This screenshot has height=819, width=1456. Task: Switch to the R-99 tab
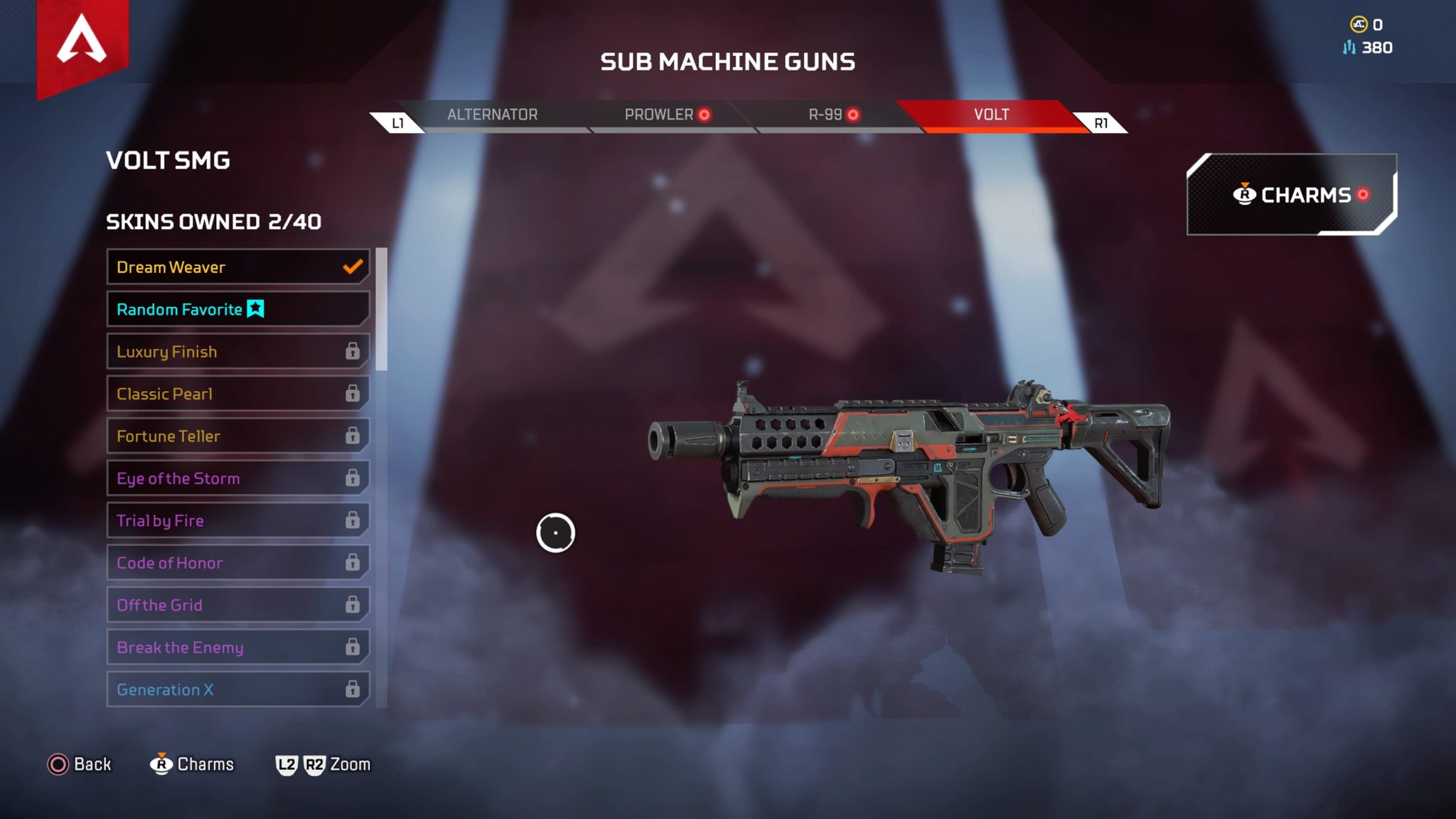[x=826, y=115]
